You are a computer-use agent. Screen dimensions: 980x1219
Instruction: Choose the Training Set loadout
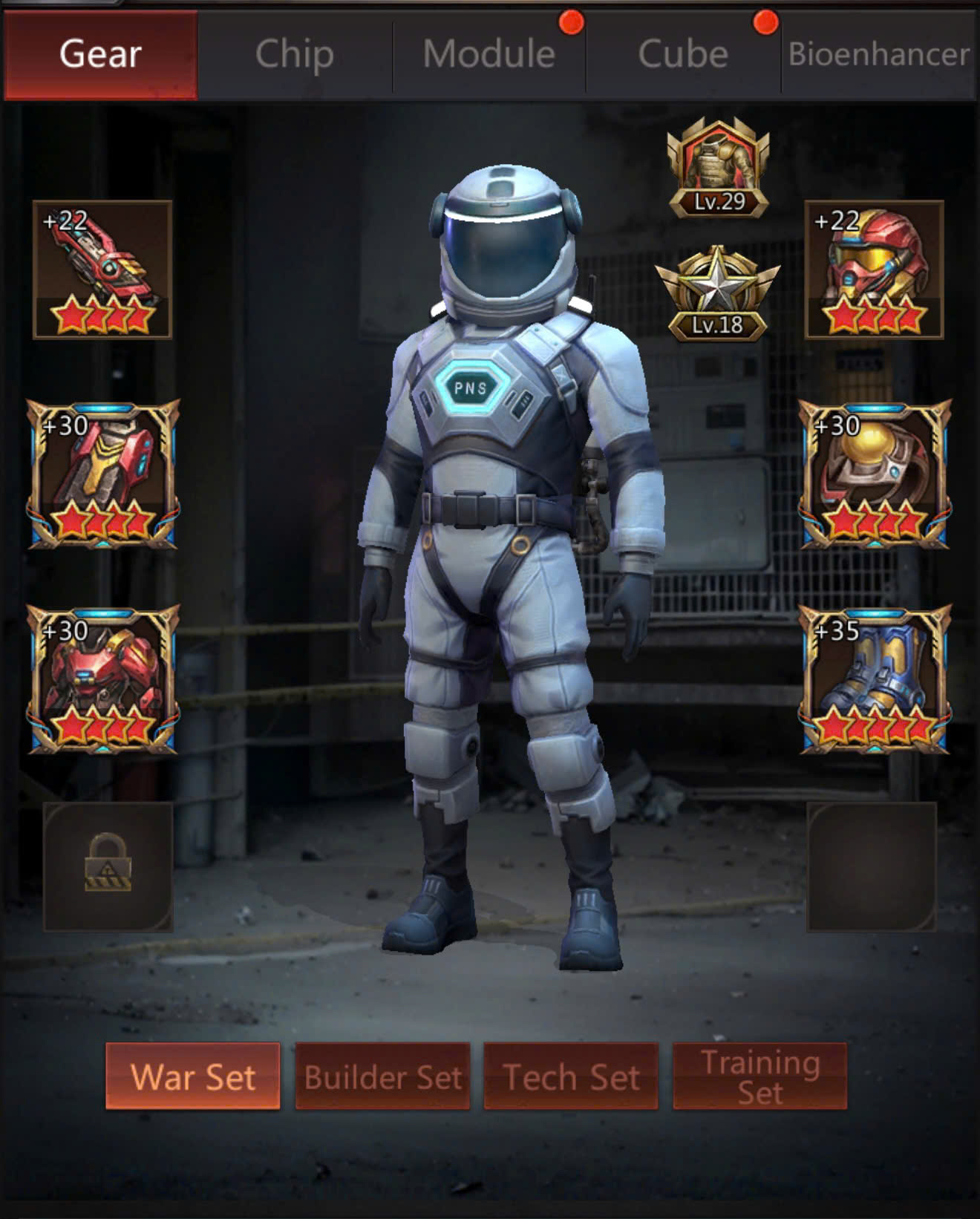coord(759,1076)
